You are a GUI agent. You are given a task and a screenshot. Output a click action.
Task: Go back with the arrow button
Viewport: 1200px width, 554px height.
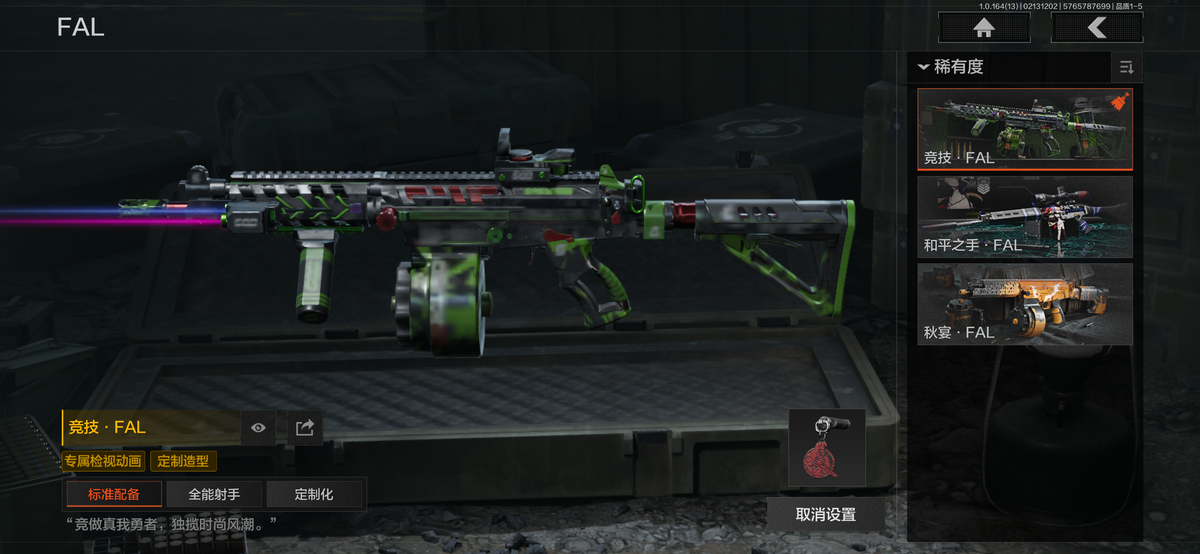[x=1097, y=28]
